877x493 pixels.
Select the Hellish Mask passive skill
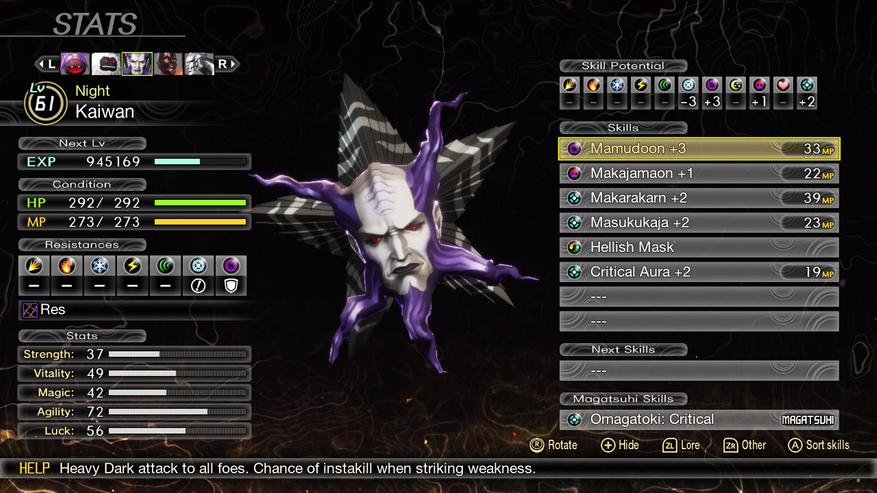[x=698, y=247]
